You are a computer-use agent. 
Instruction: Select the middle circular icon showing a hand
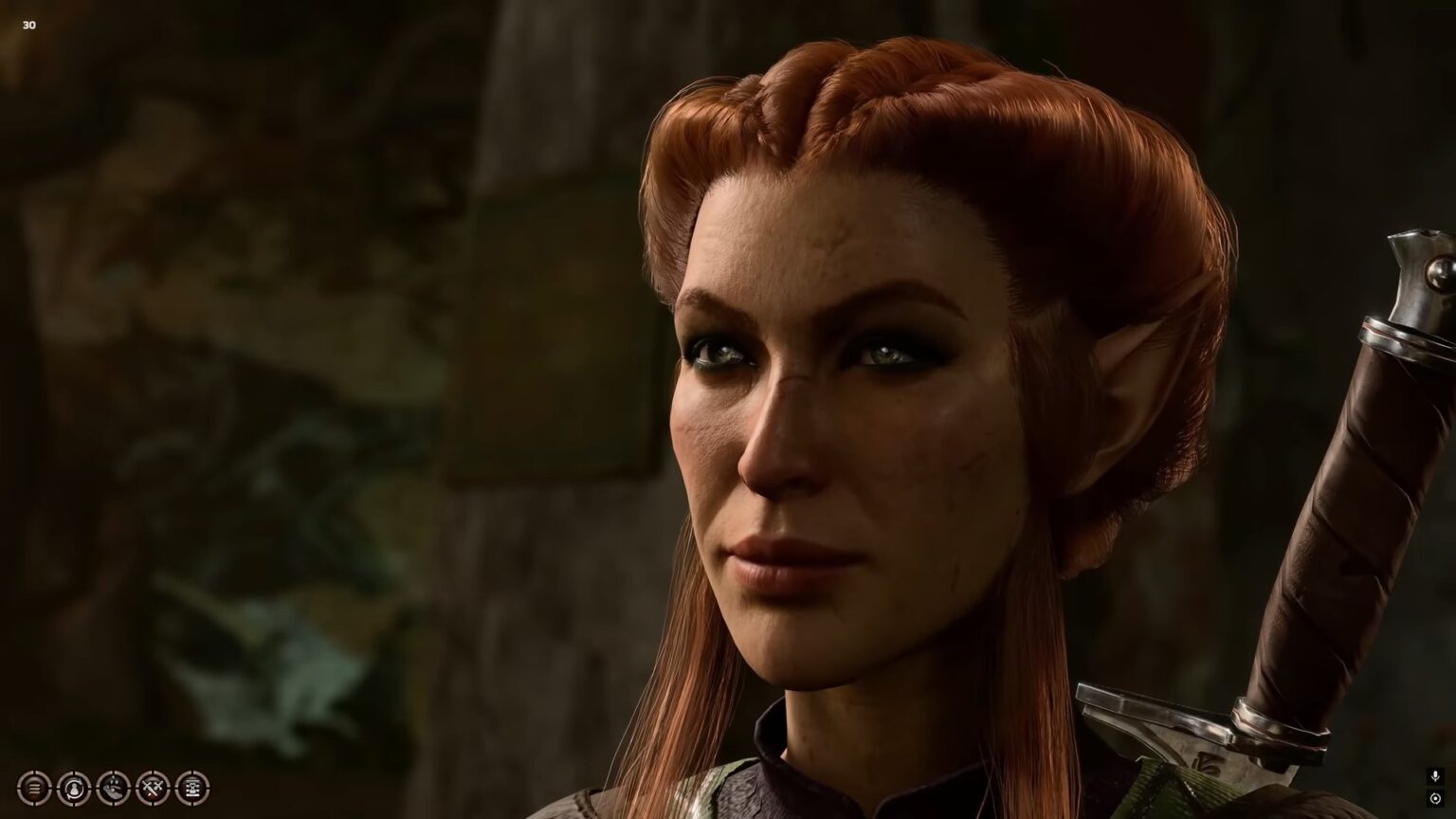[x=113, y=787]
